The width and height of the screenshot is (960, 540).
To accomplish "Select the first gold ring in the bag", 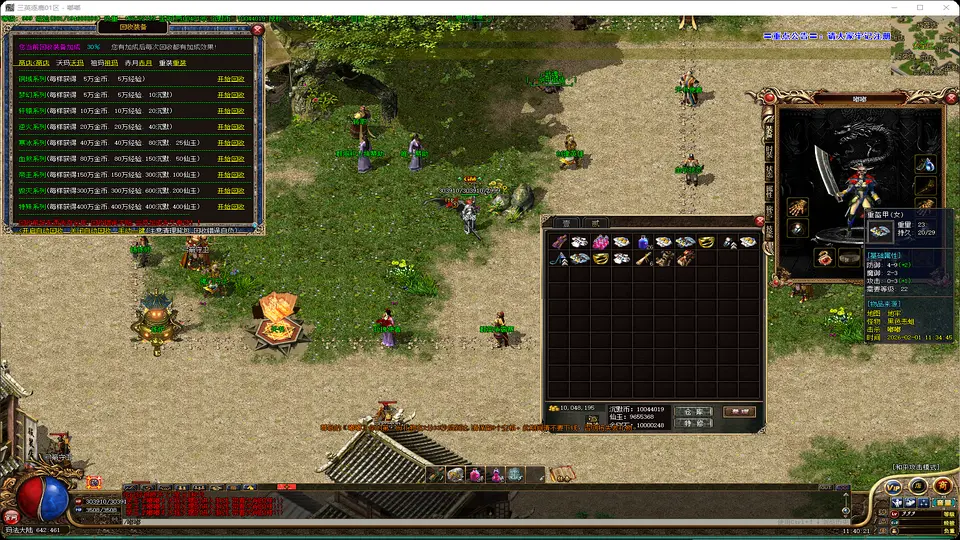I will (706, 242).
